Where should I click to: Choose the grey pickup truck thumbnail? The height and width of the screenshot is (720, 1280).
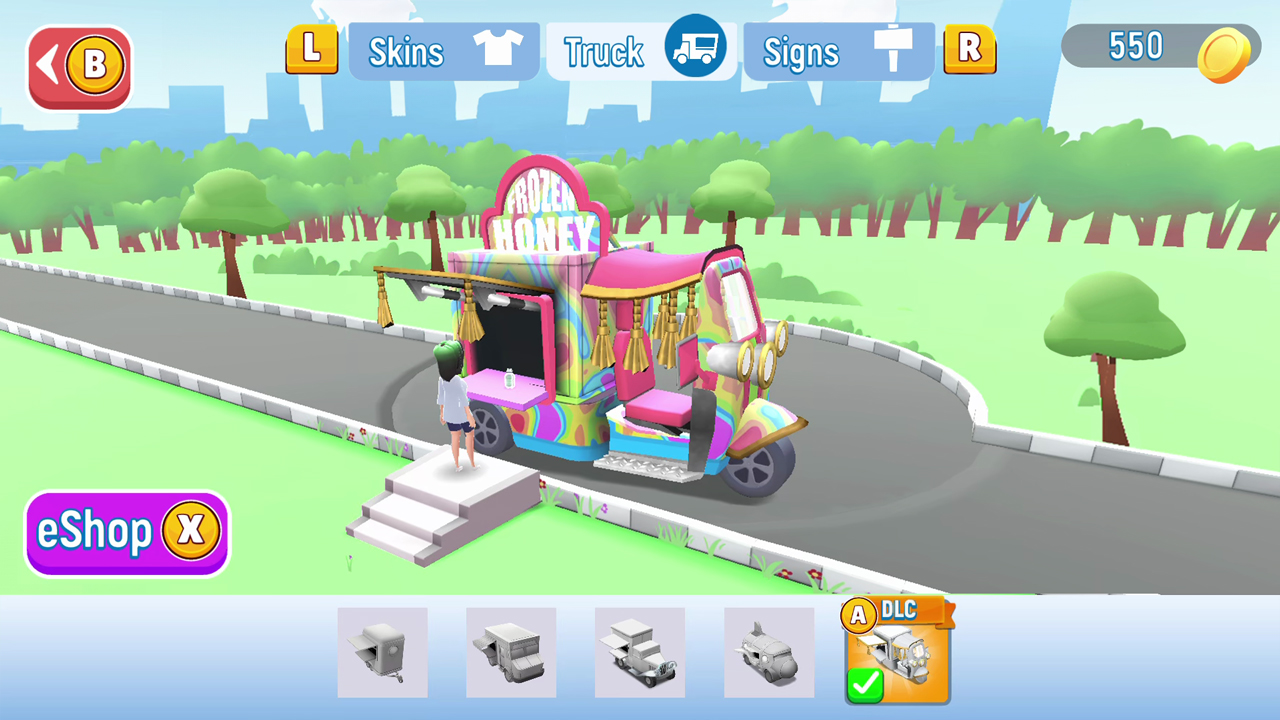pyautogui.click(x=639, y=652)
